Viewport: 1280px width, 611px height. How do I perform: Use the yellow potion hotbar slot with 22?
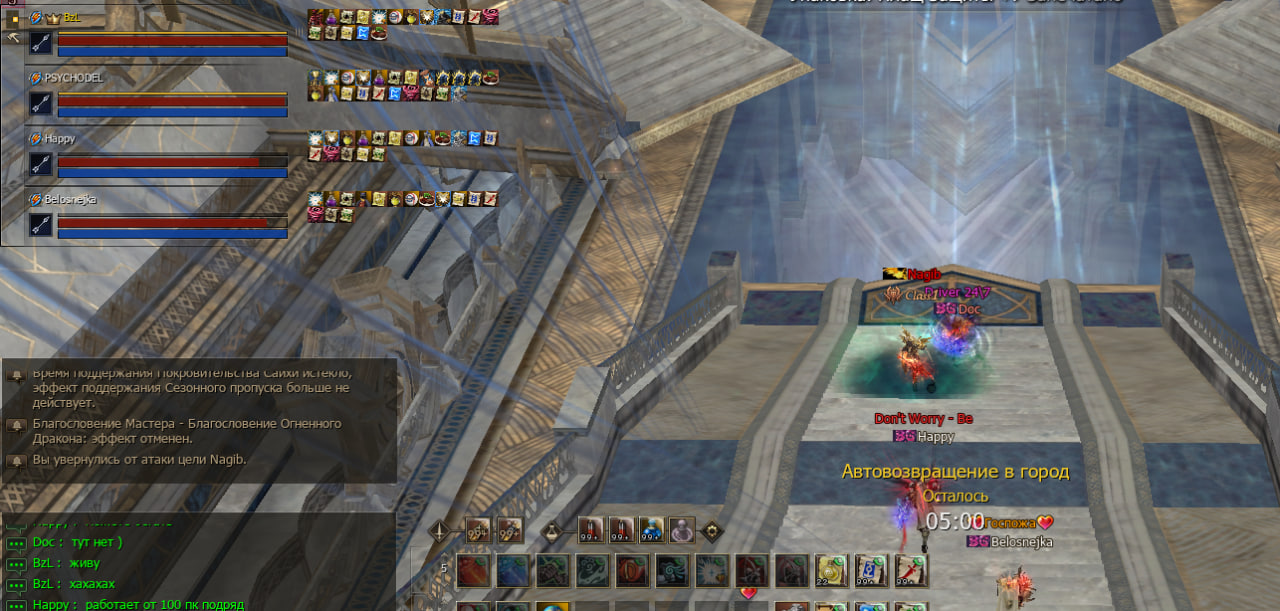(x=831, y=571)
